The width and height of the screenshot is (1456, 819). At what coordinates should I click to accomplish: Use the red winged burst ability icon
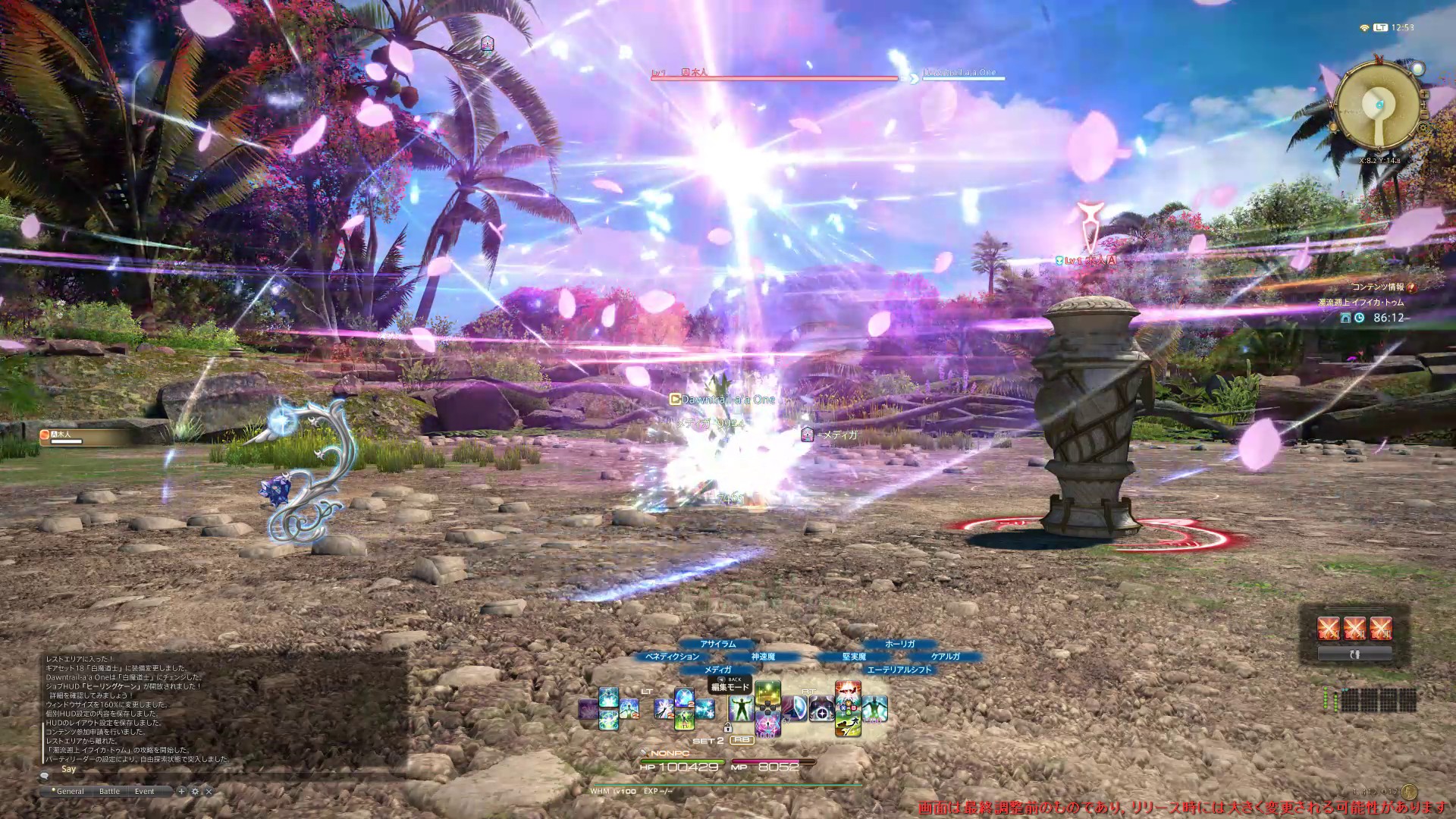tap(847, 691)
